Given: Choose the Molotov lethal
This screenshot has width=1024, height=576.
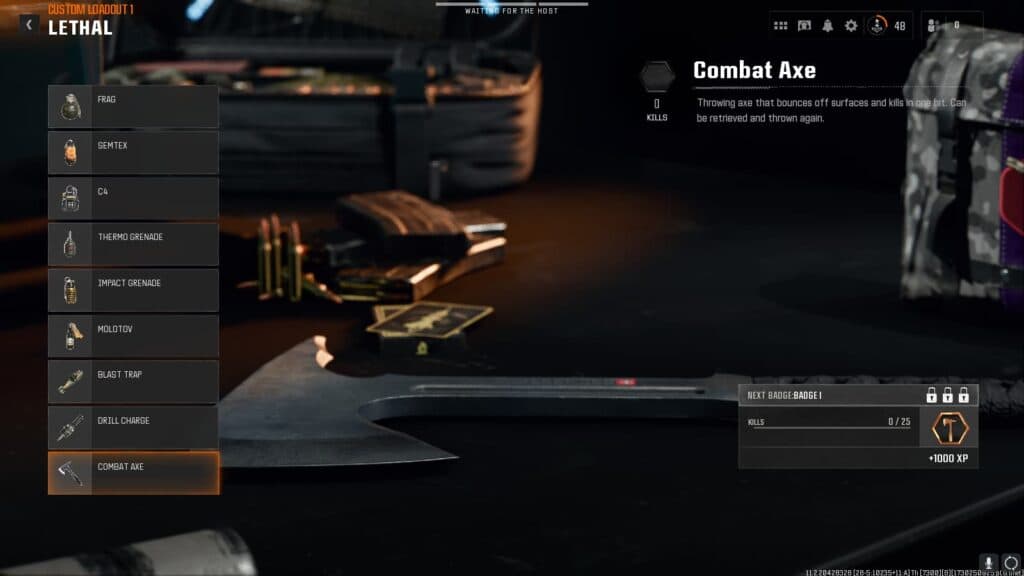Looking at the screenshot, I should (x=133, y=336).
